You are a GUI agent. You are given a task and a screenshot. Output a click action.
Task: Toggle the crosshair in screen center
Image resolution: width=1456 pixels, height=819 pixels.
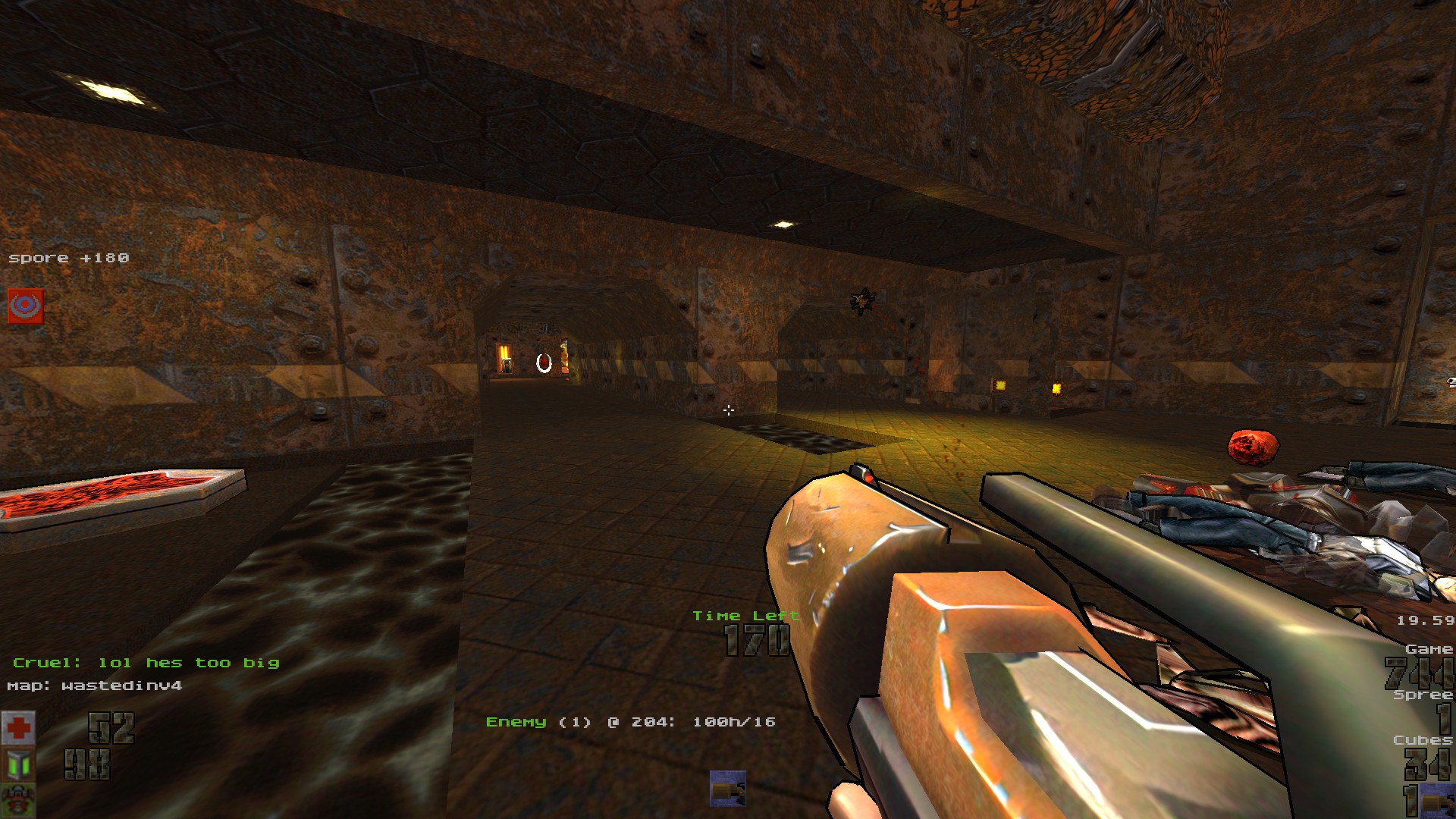pos(729,410)
